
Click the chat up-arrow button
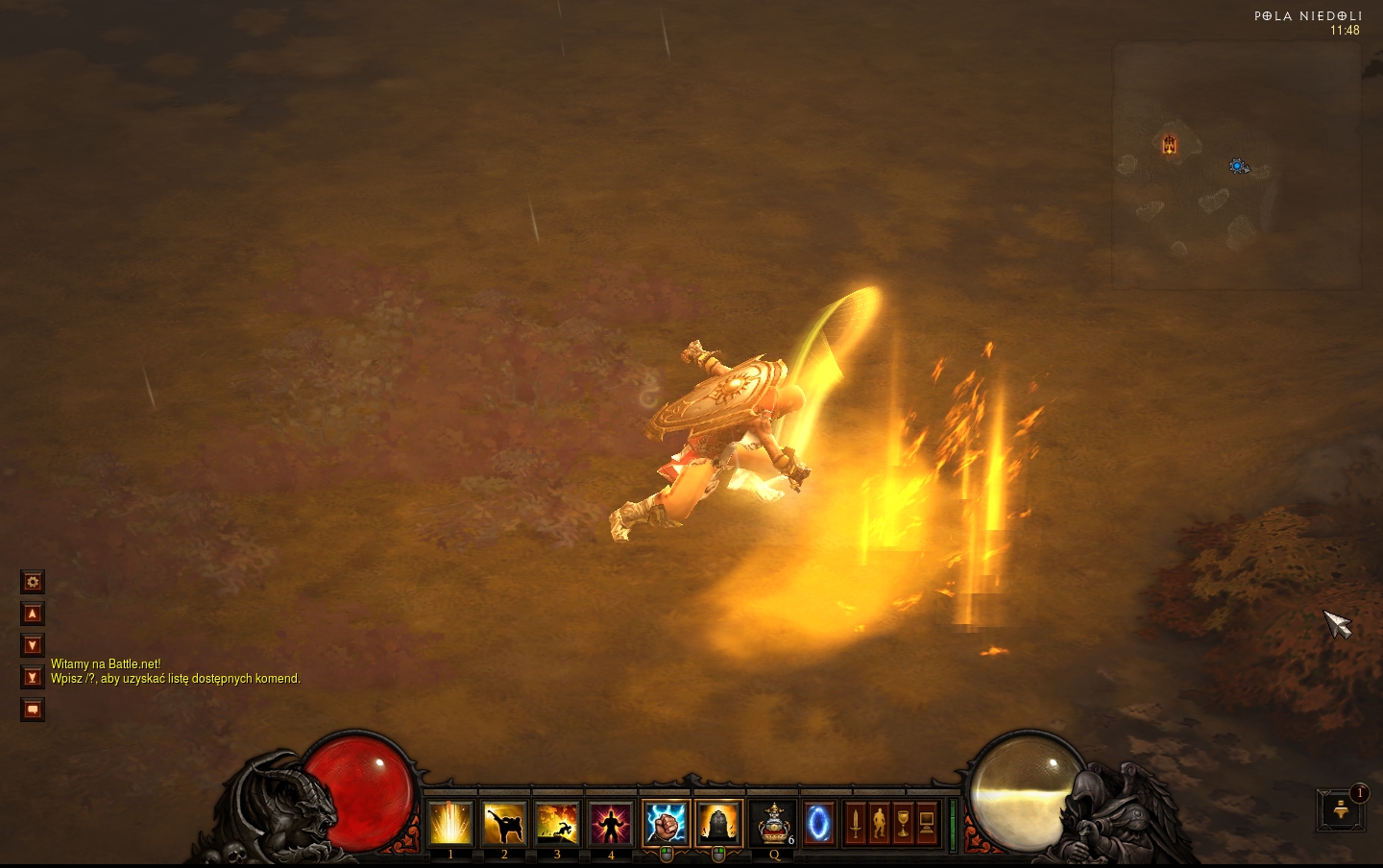(x=33, y=614)
